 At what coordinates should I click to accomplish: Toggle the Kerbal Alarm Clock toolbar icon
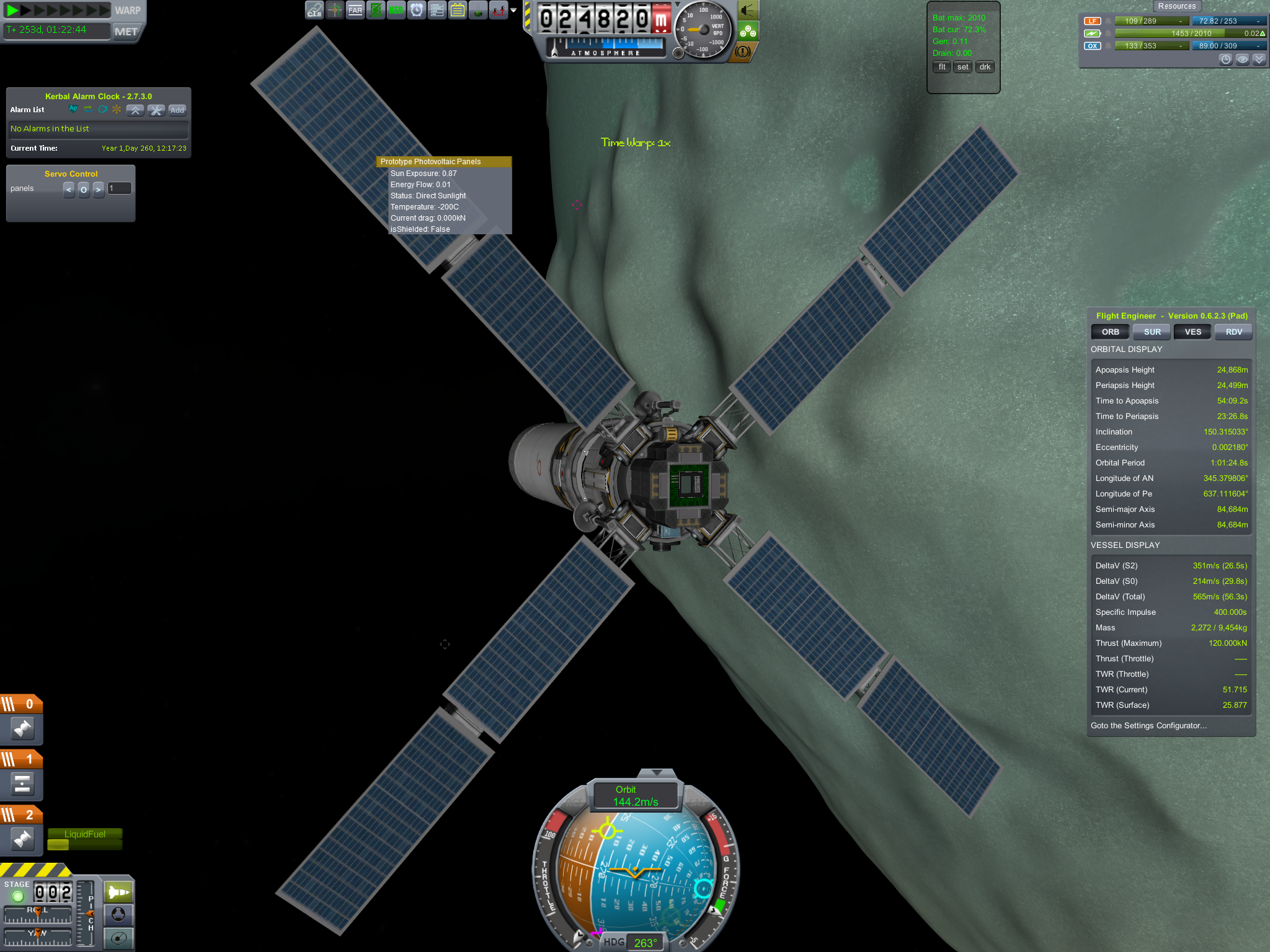click(x=417, y=11)
